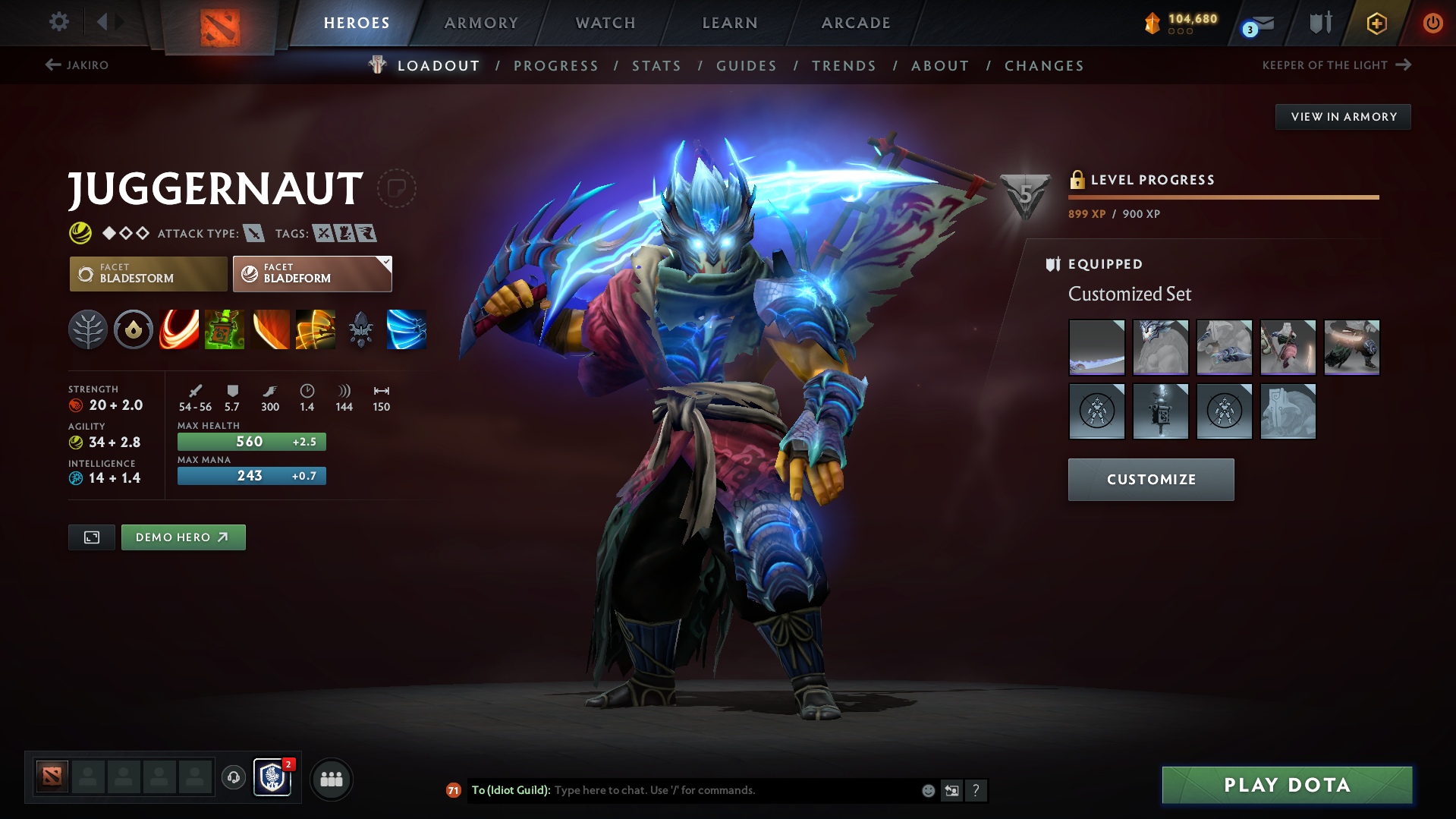Select the Blade Fury ability icon

(179, 329)
